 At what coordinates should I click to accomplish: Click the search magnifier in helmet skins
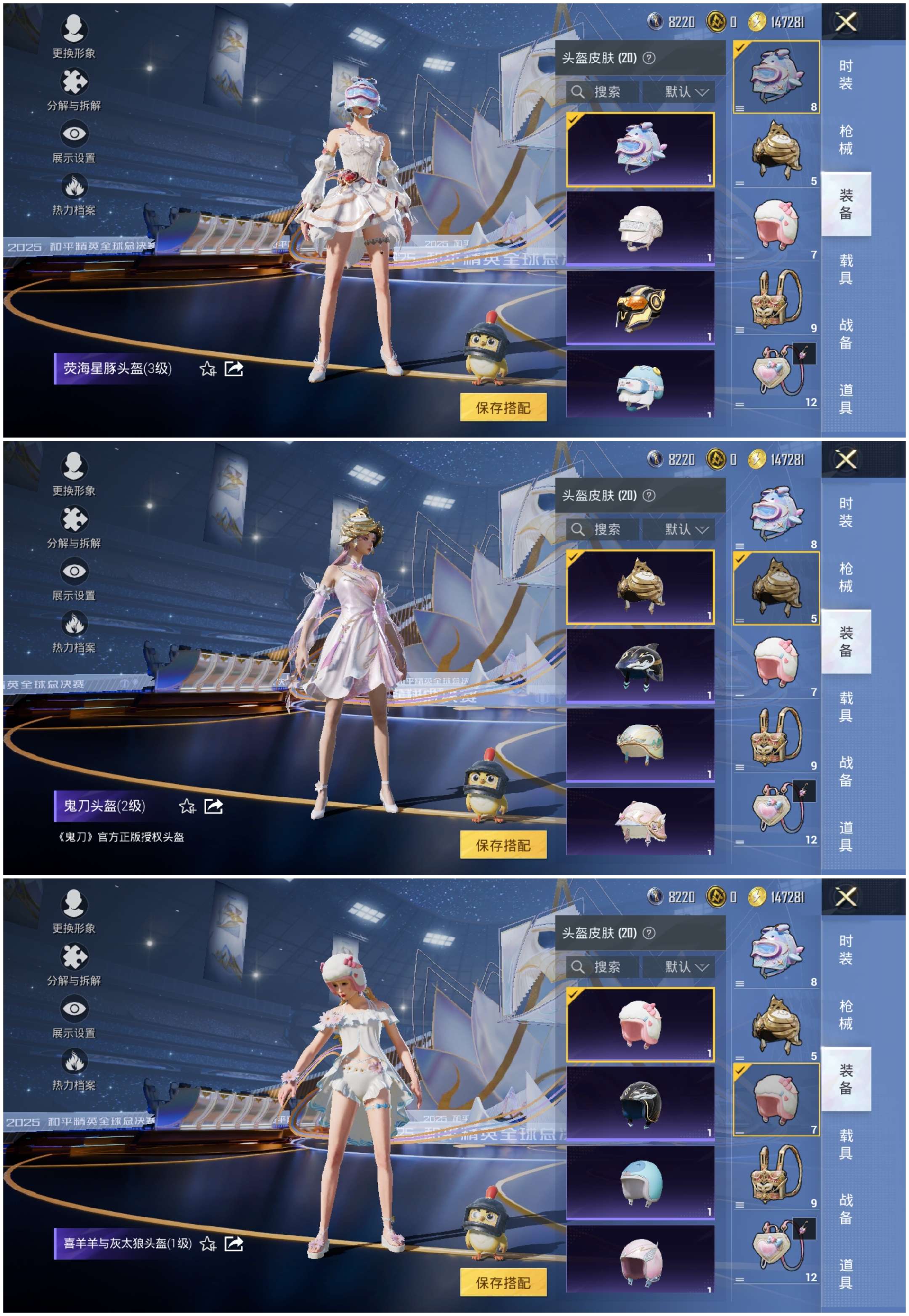pos(579,92)
